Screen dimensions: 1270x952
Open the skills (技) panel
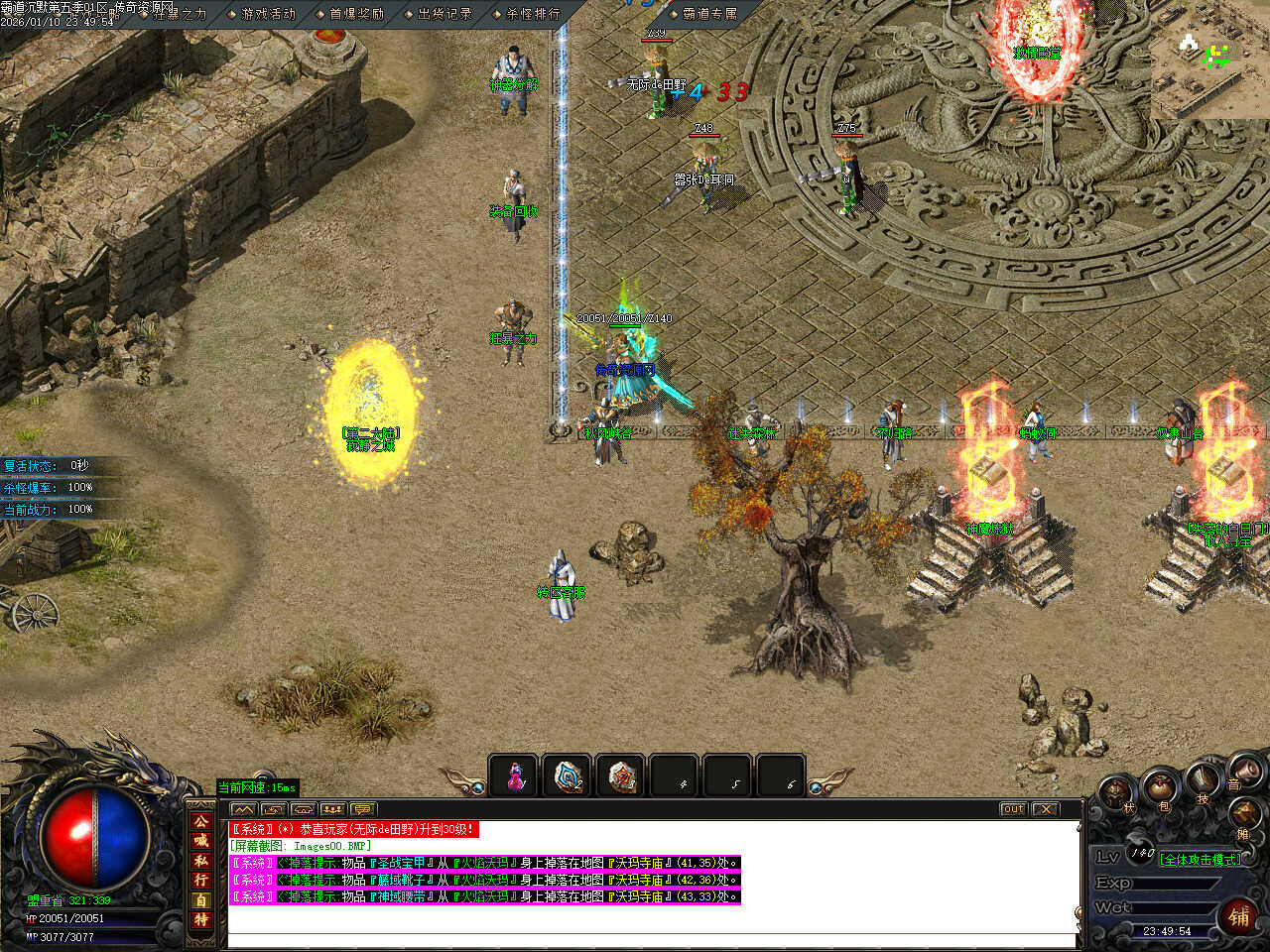[1203, 779]
